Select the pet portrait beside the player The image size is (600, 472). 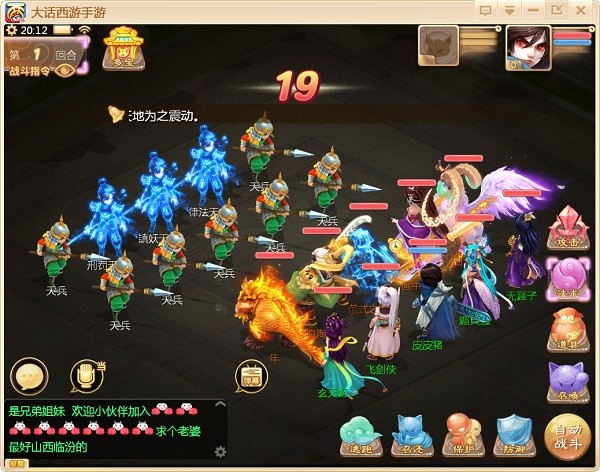[x=440, y=45]
